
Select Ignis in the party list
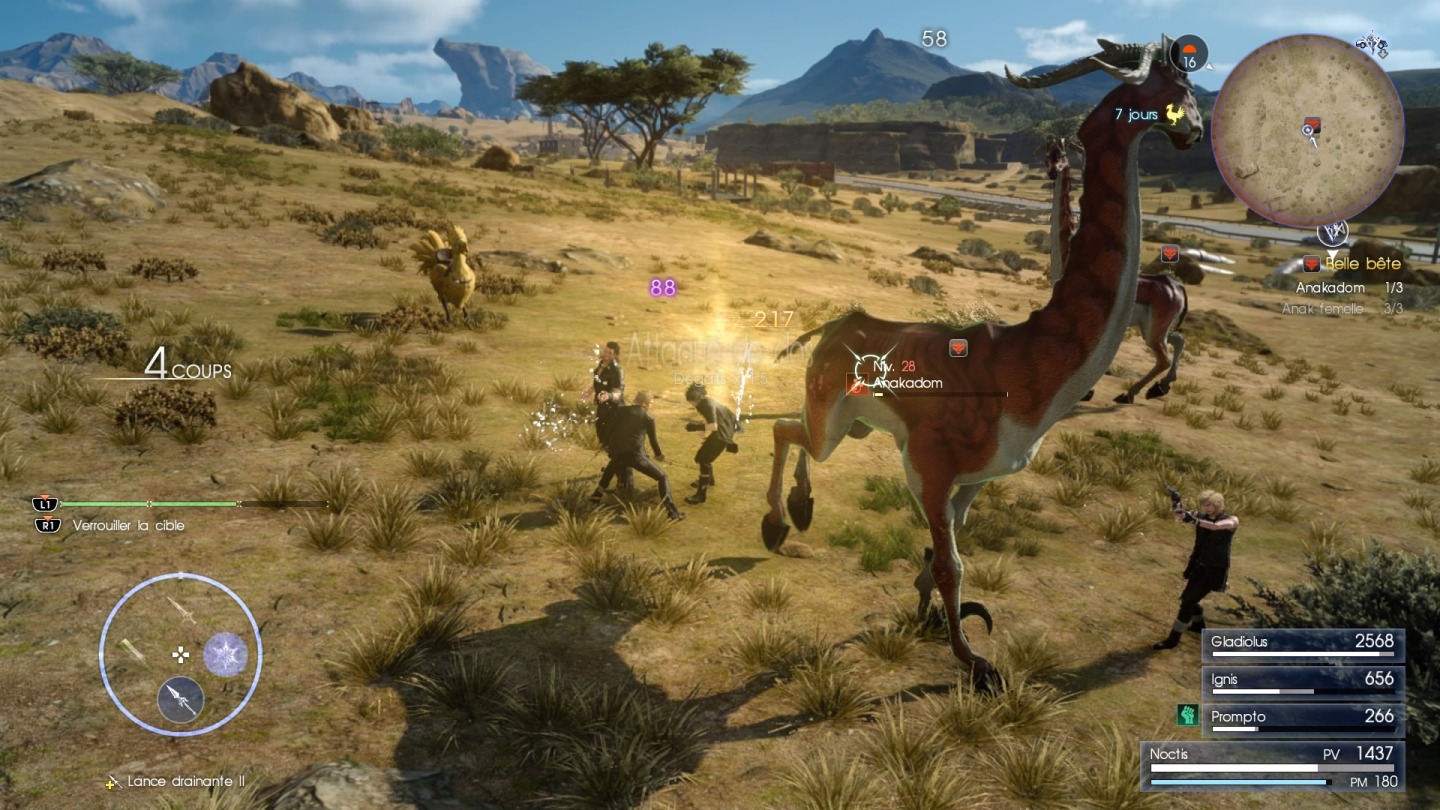[1303, 682]
